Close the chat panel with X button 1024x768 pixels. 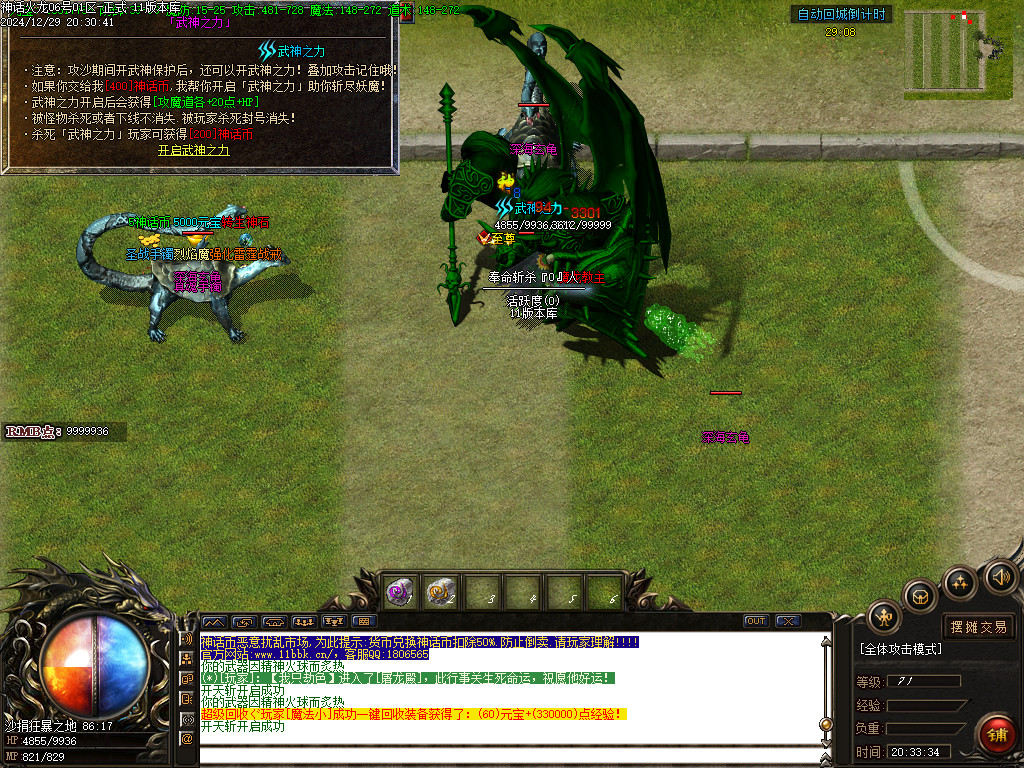click(788, 621)
